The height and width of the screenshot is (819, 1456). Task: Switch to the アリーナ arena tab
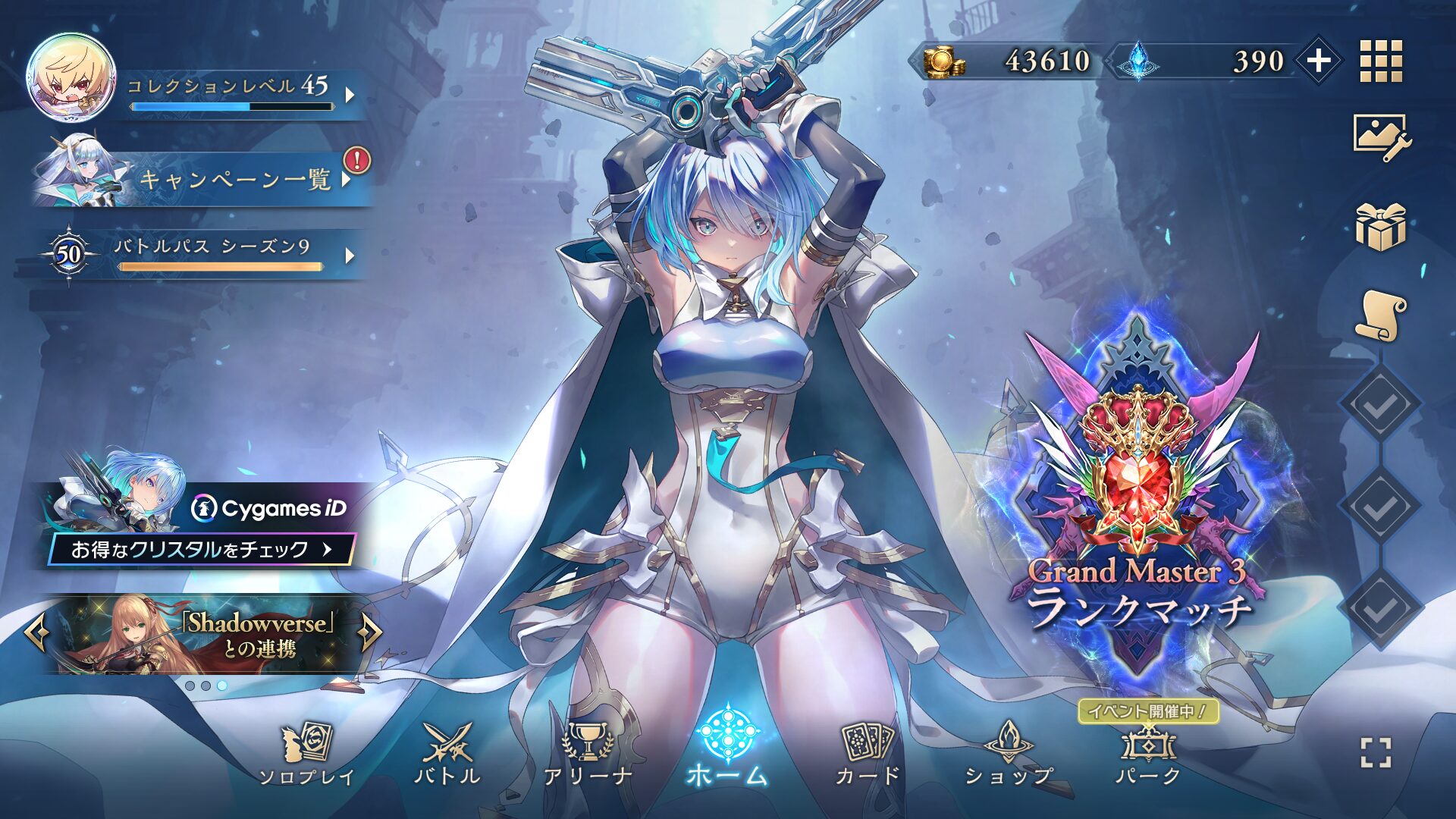[588, 755]
